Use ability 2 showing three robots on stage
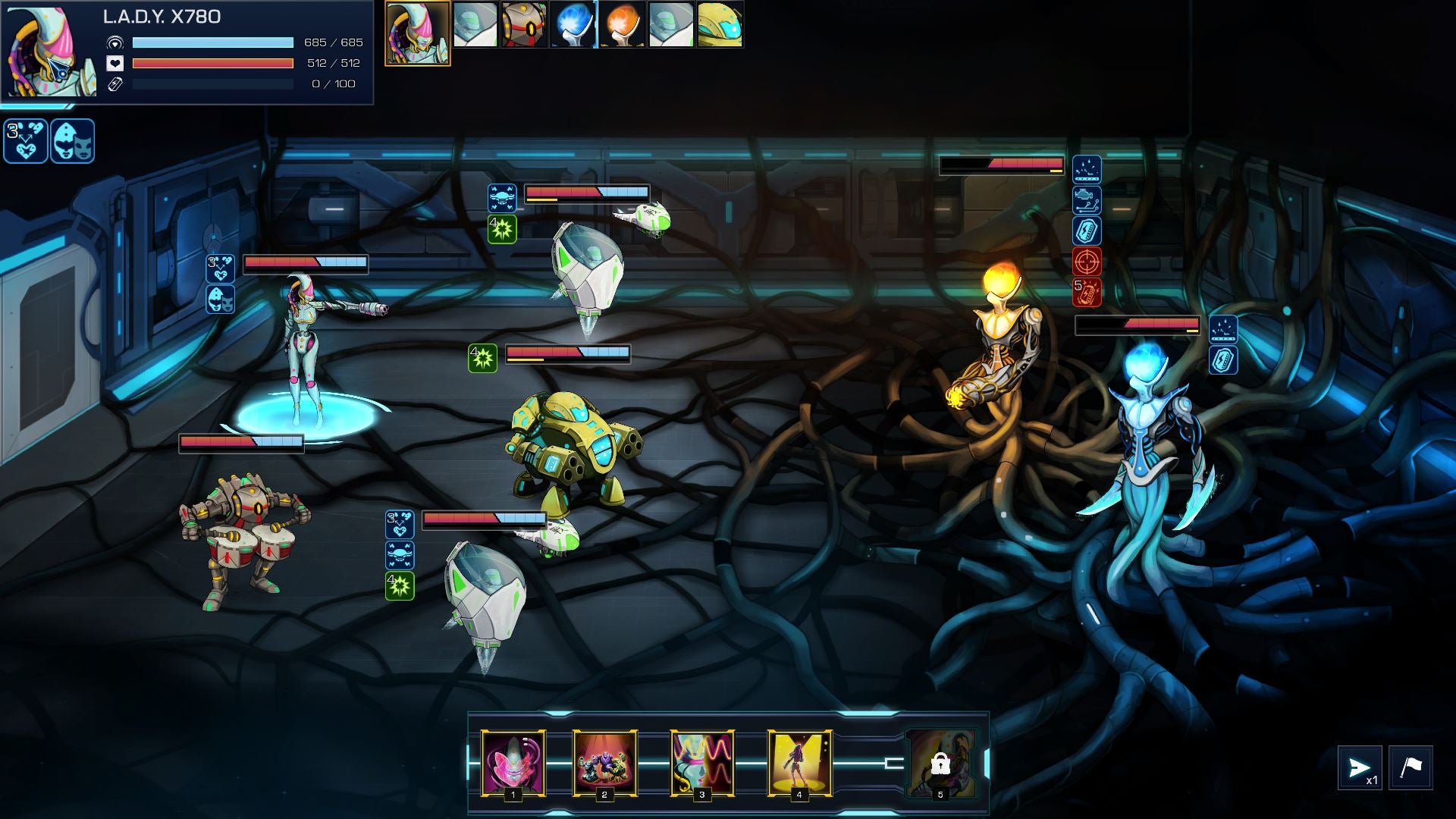 click(604, 762)
